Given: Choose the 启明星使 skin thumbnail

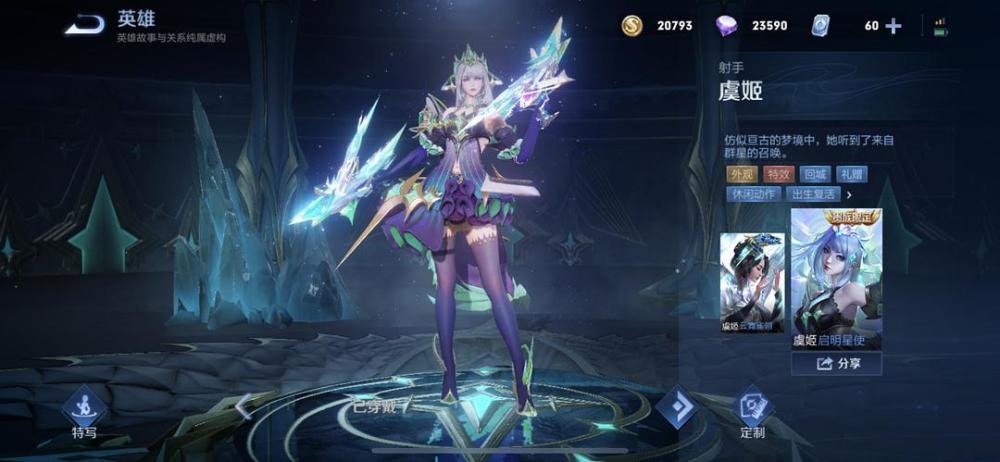Looking at the screenshot, I should (836, 278).
